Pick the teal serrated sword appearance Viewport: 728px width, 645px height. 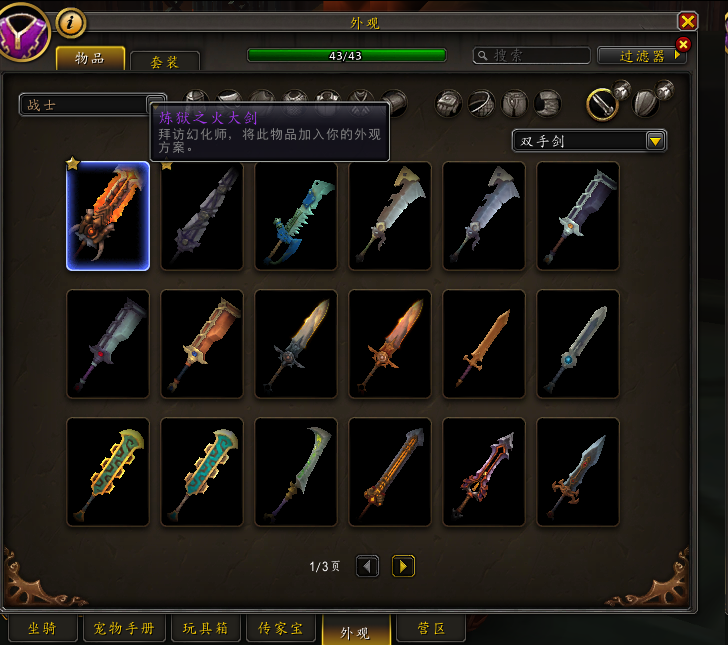[296, 216]
